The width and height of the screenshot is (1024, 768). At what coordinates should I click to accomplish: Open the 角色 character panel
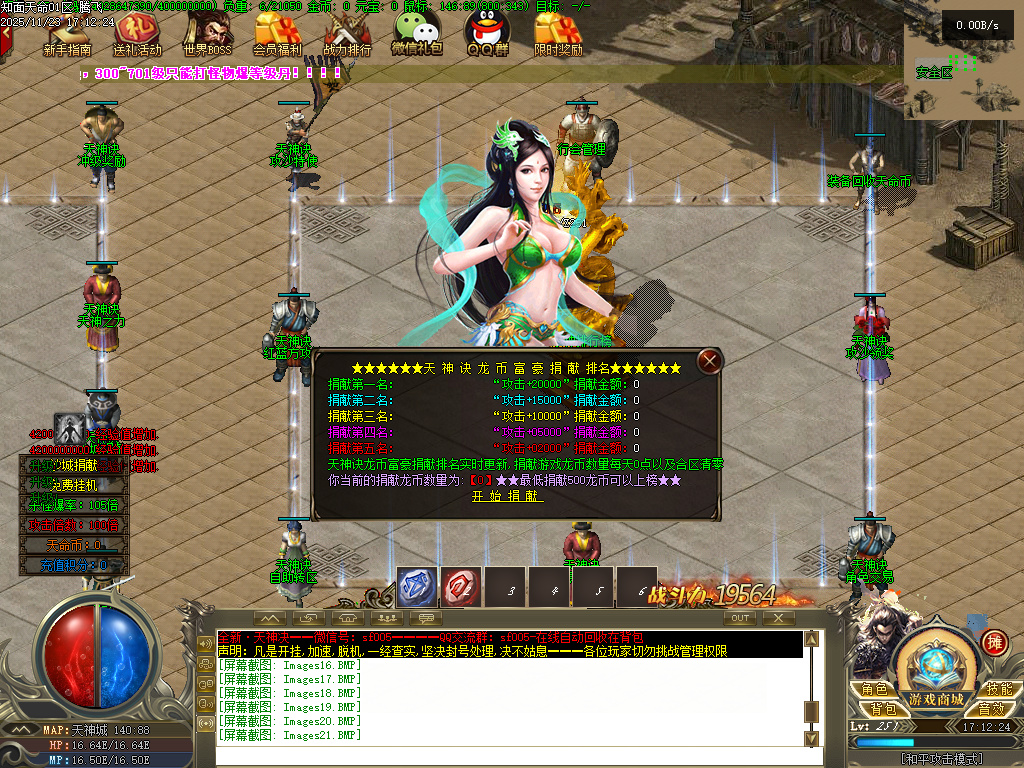874,689
